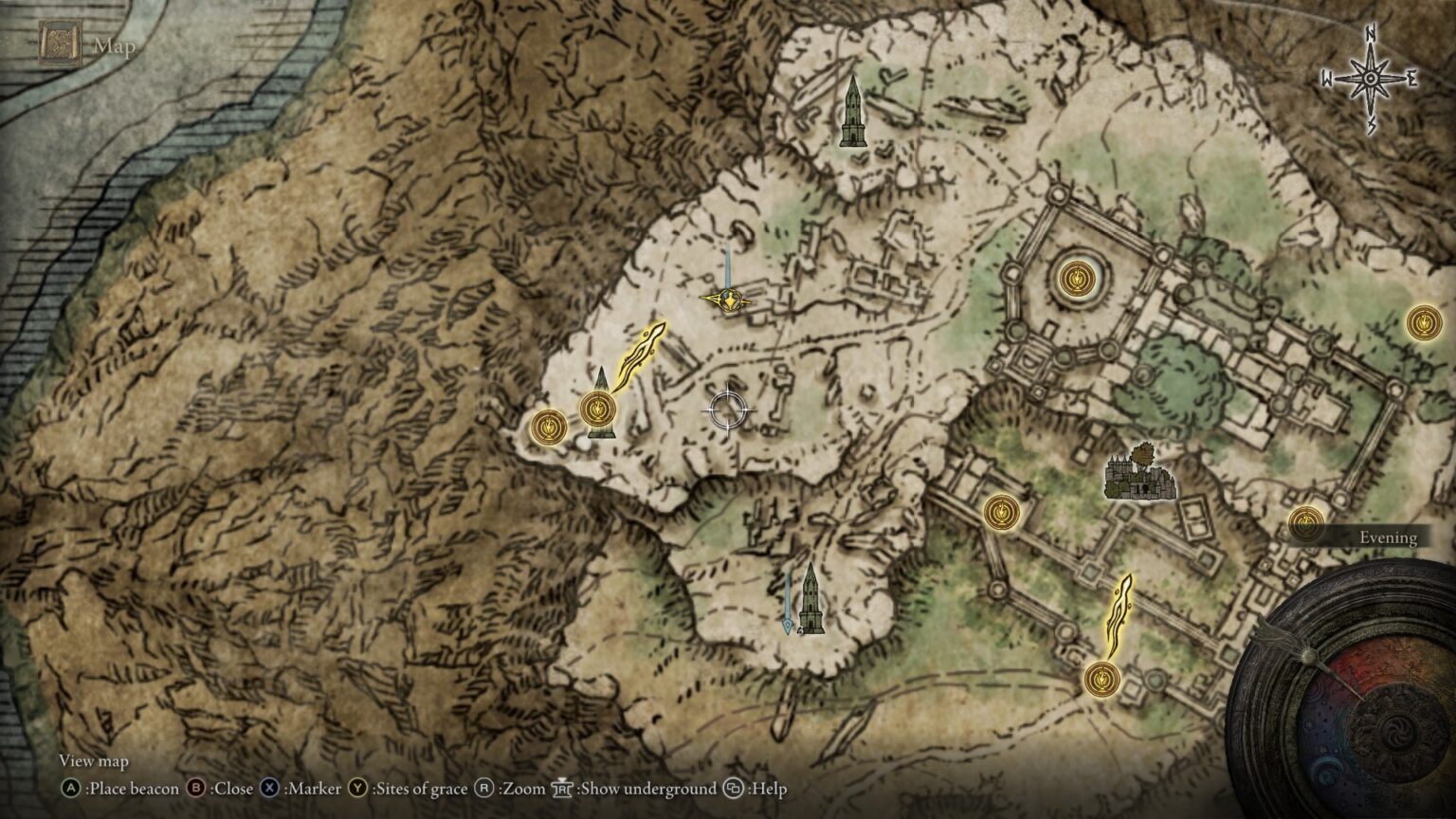Click the tall church tower icon at the north
The width and height of the screenshot is (1456, 819).
click(853, 109)
